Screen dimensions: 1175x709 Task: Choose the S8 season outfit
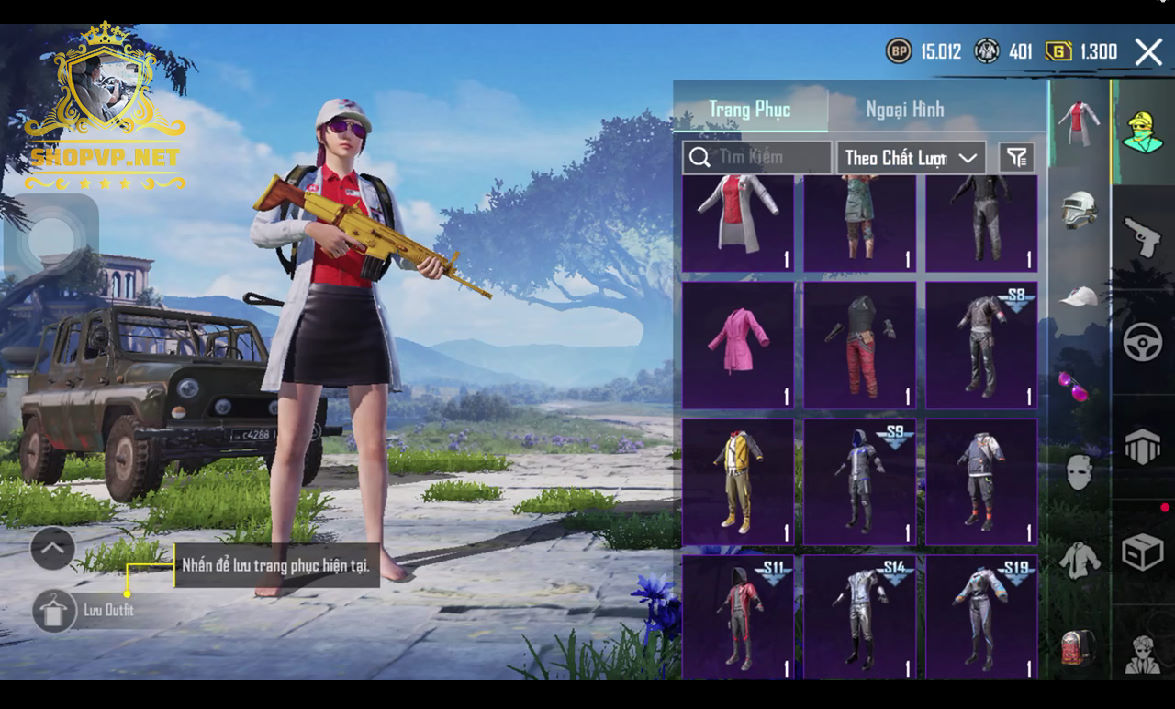click(x=981, y=344)
